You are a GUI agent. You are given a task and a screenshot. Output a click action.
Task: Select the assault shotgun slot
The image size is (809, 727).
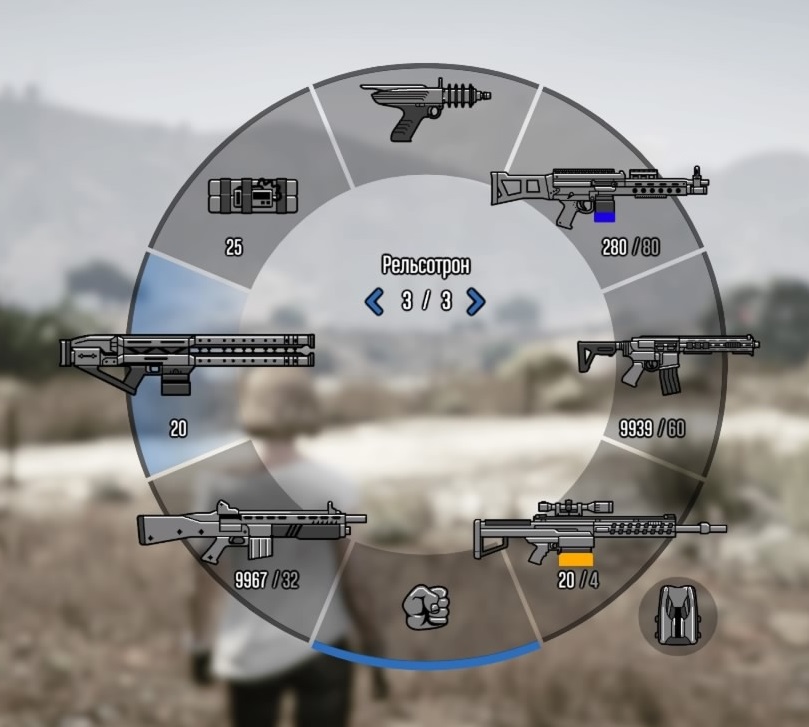tap(251, 533)
